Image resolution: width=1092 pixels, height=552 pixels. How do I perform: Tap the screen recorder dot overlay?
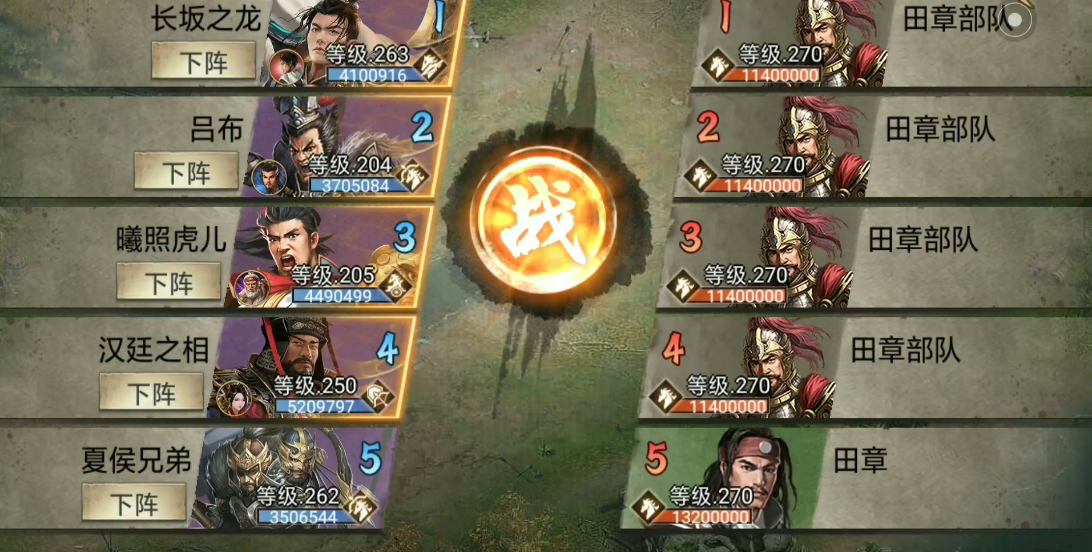click(1015, 19)
